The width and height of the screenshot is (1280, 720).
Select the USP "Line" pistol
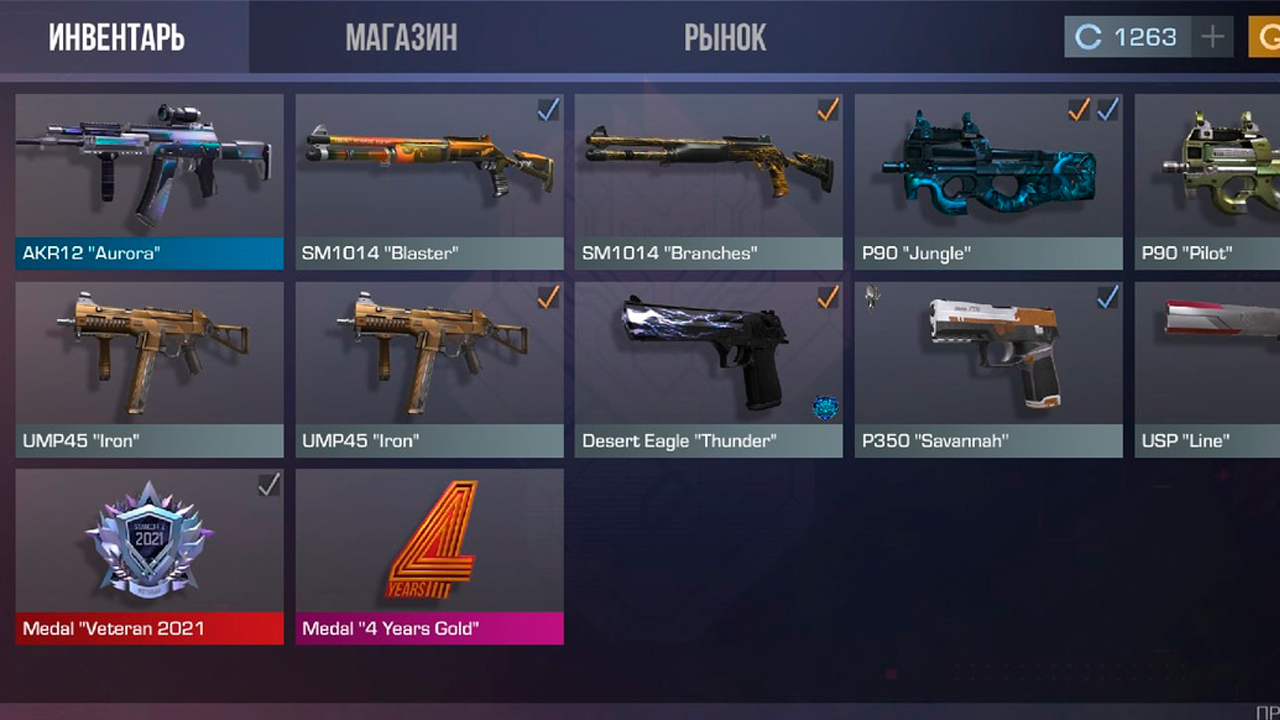tap(1208, 369)
